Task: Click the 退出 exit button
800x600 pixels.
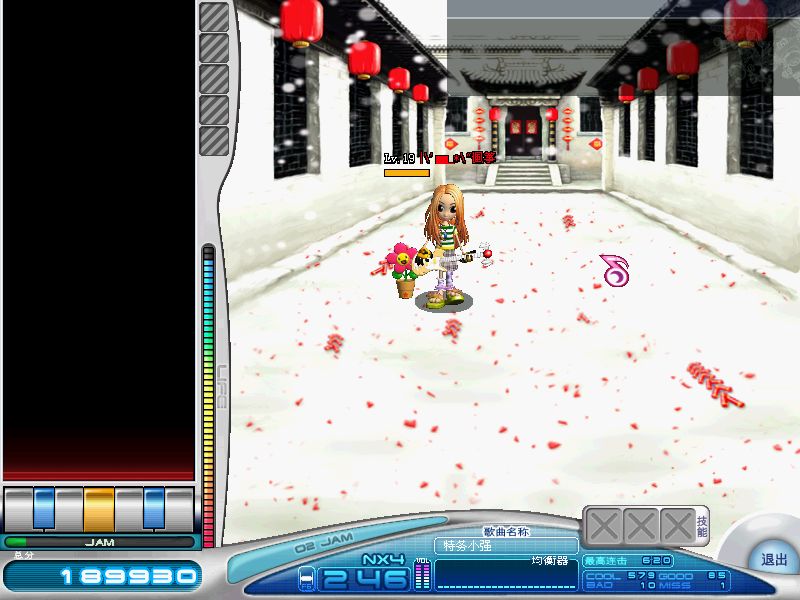Action: 773,560
